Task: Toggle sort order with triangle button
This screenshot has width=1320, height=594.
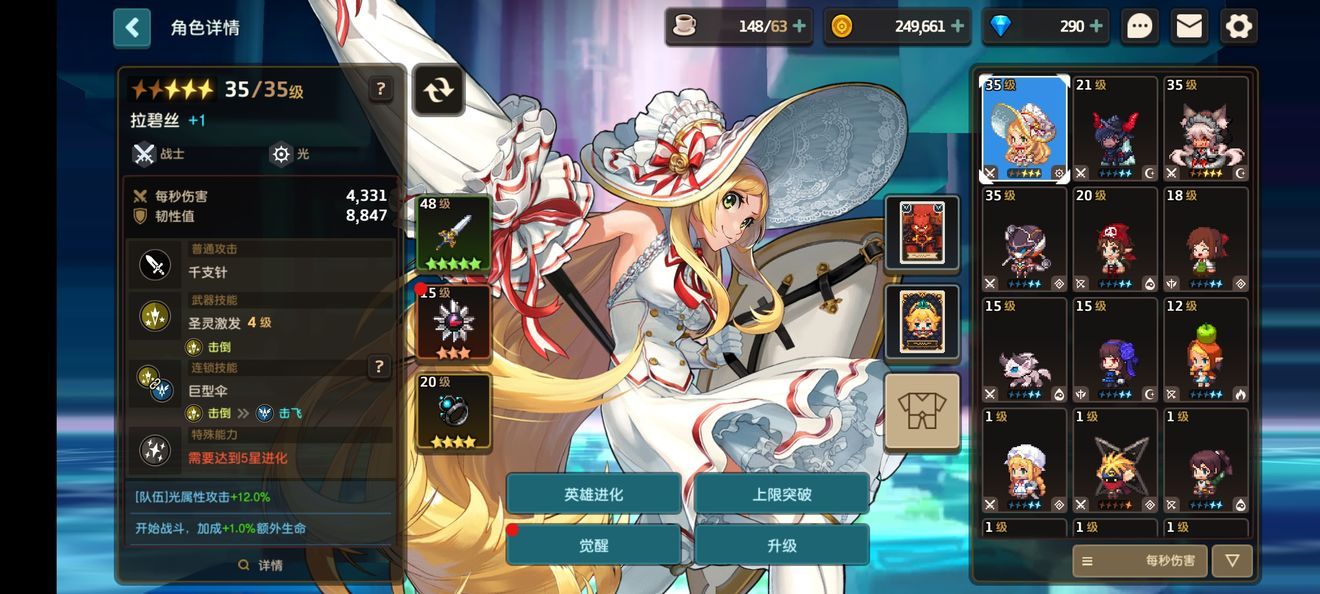Action: pyautogui.click(x=1232, y=561)
